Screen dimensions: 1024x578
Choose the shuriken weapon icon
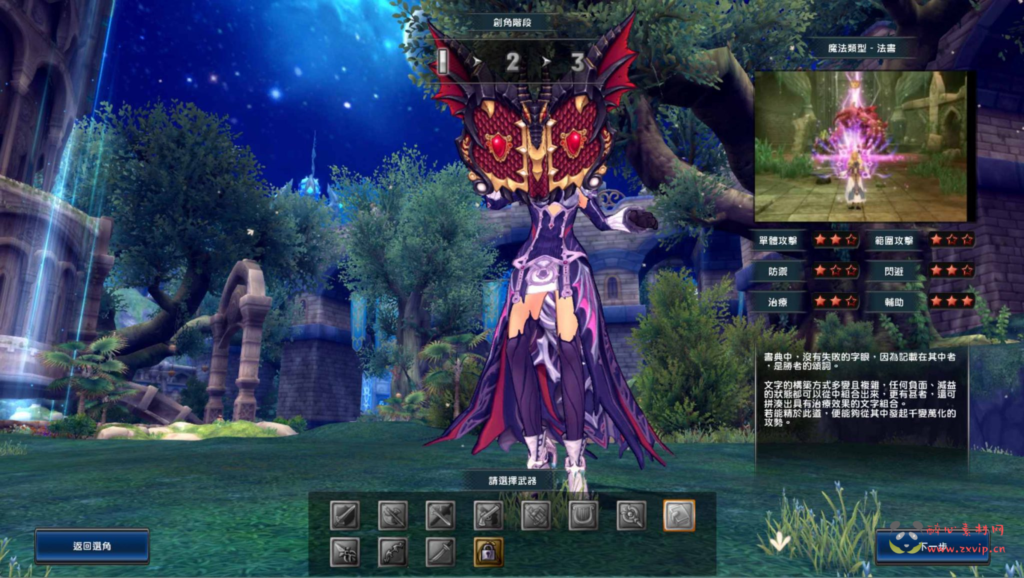344,551
